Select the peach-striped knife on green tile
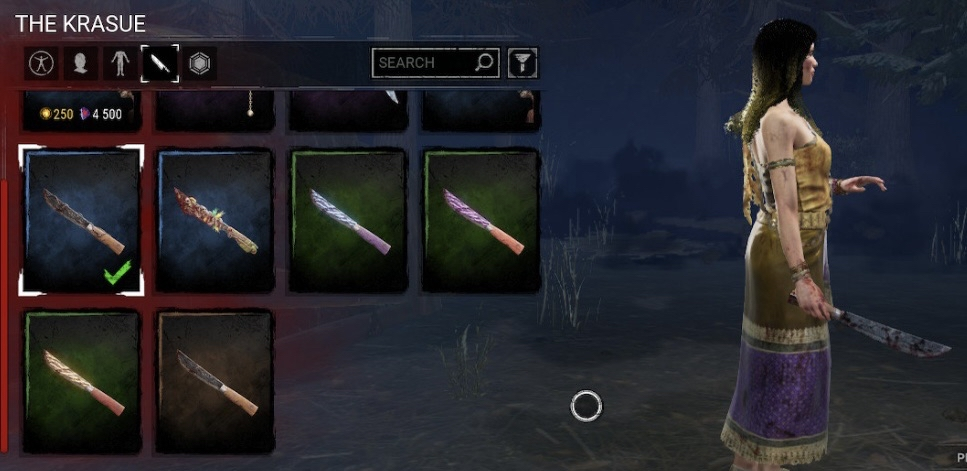967x471 pixels. (x=81, y=378)
